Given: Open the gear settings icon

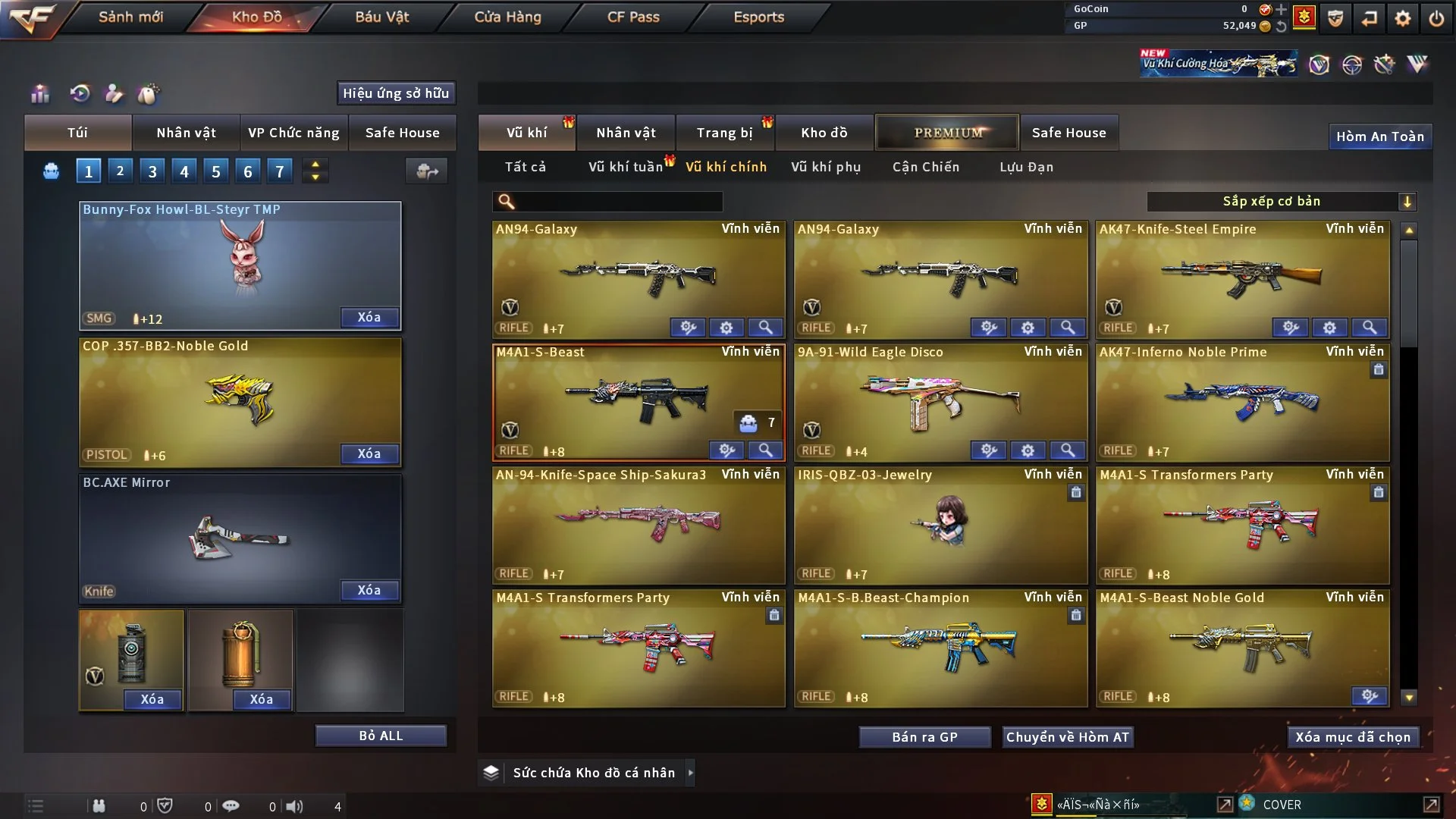Looking at the screenshot, I should coord(1402,18).
